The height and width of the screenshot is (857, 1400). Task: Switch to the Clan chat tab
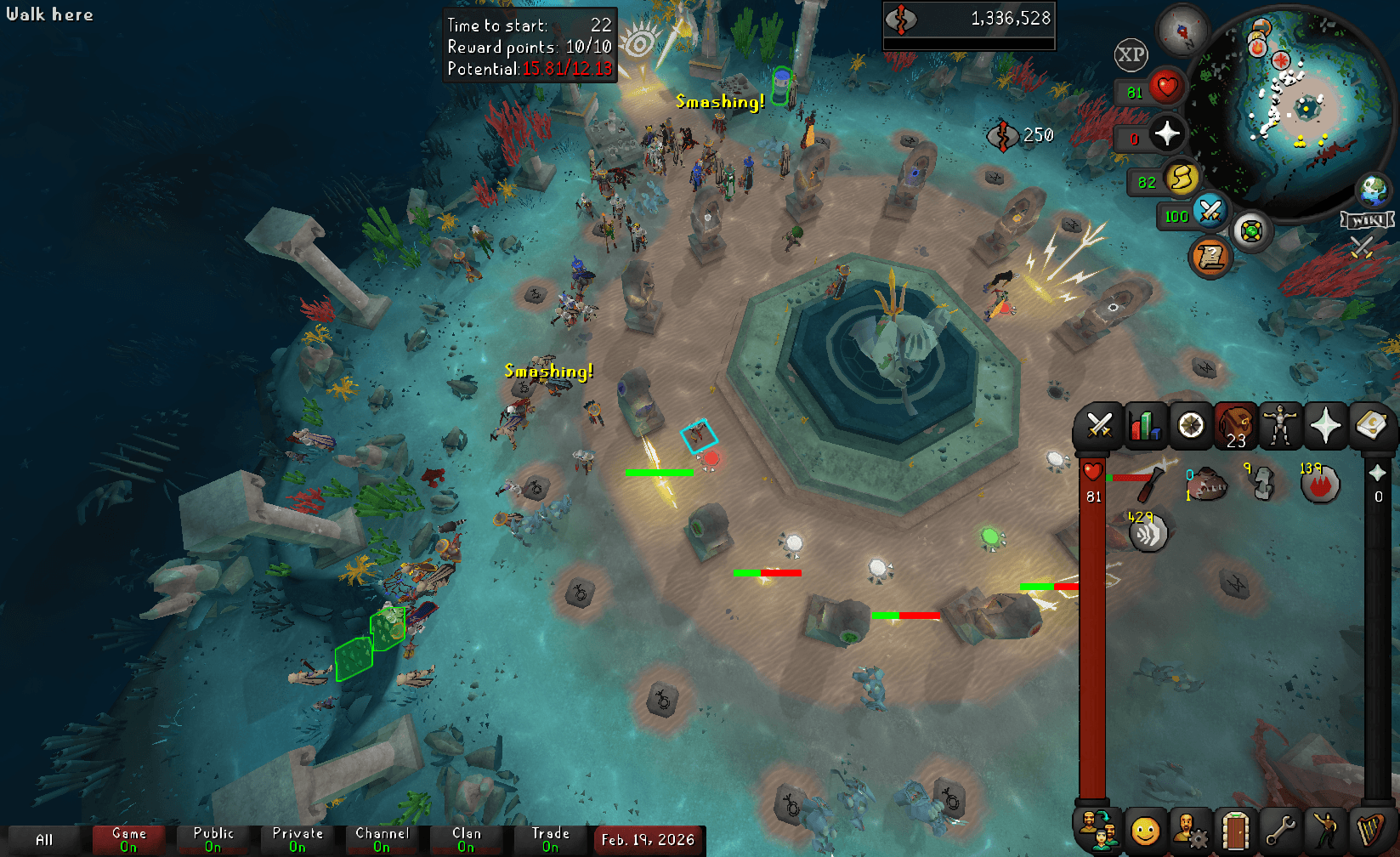466,837
